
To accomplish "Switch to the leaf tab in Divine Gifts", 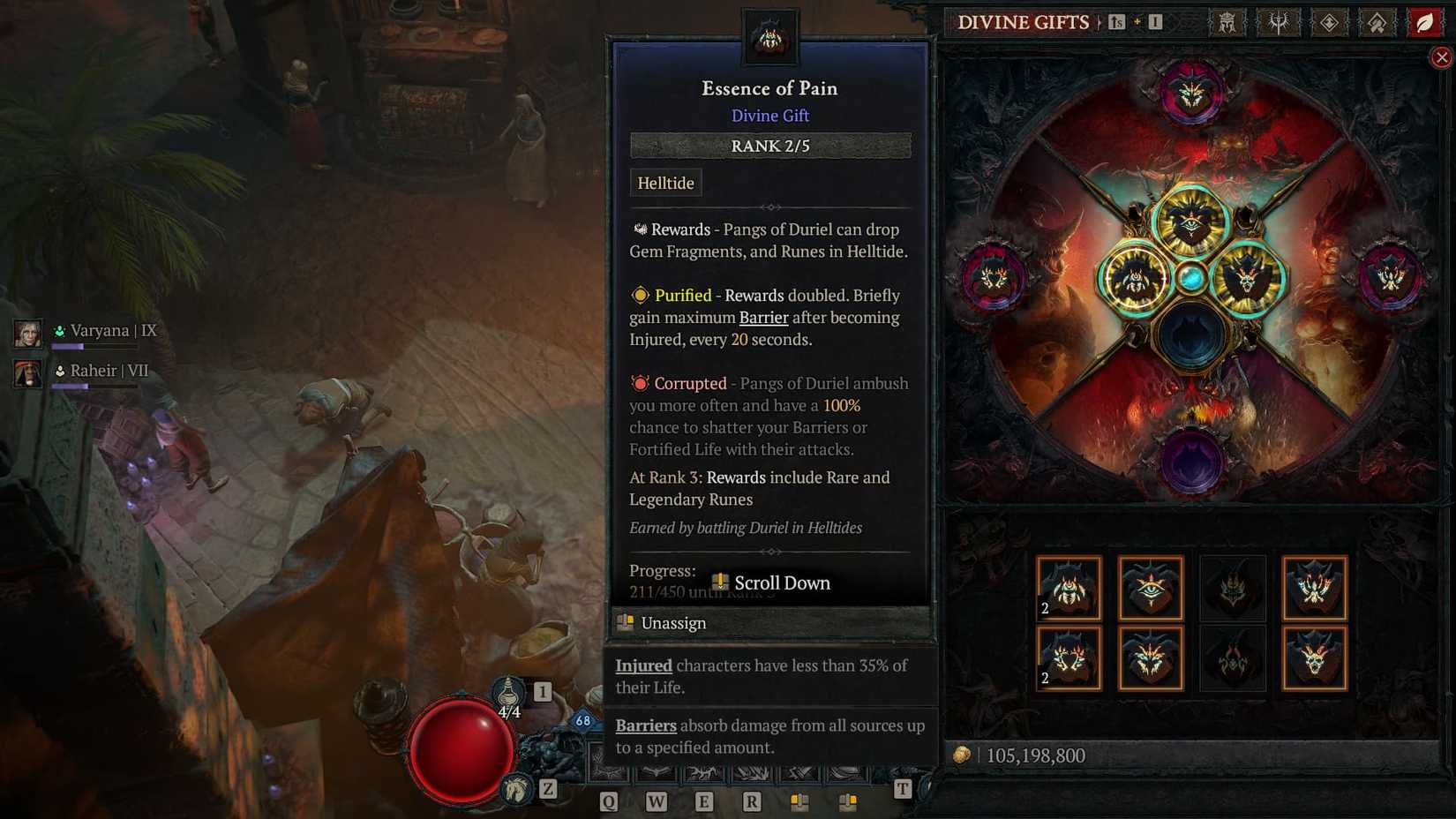I will [1424, 23].
